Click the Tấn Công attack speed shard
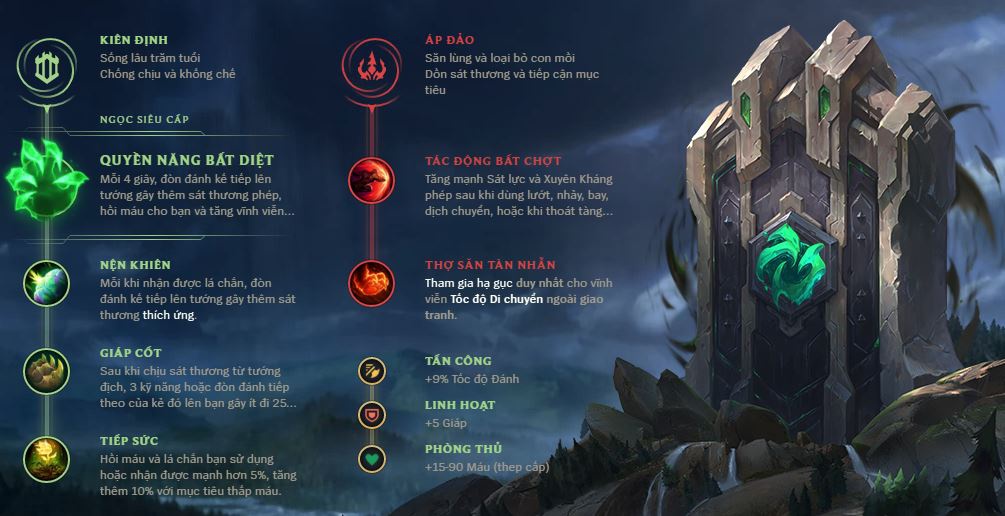Screen dimensions: 1005x516 (x=371, y=370)
